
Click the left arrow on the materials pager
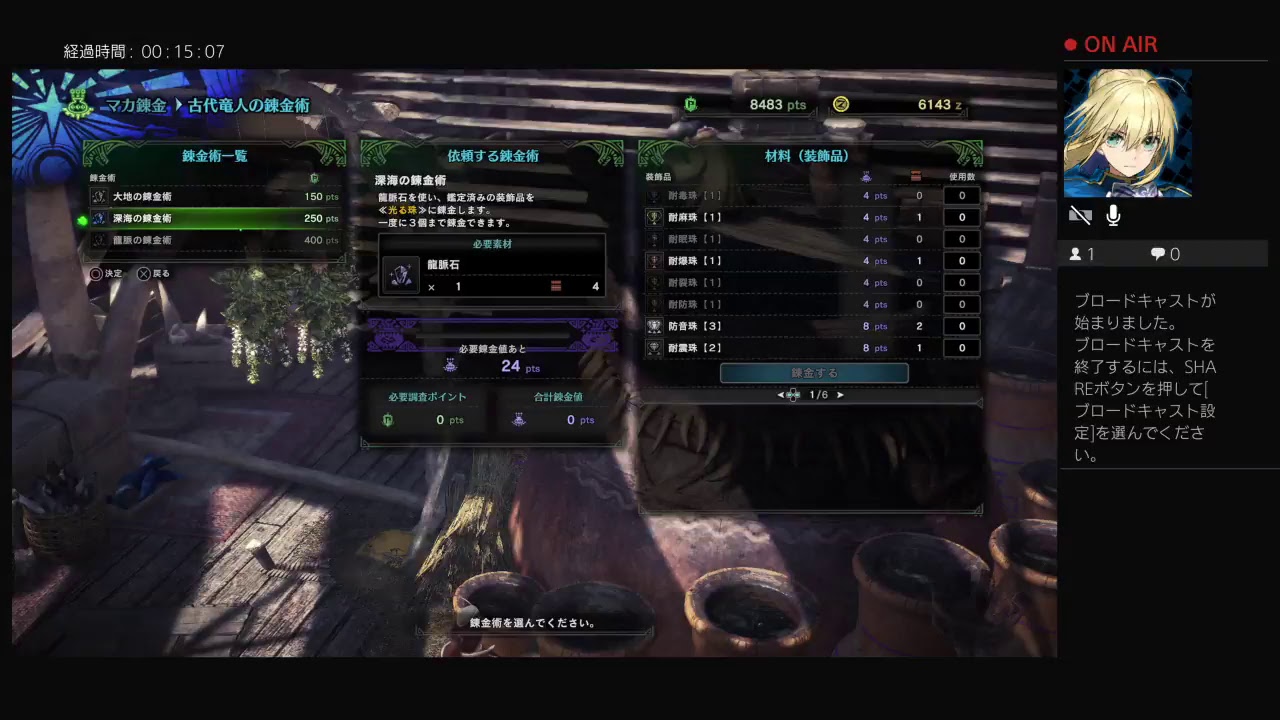point(780,395)
